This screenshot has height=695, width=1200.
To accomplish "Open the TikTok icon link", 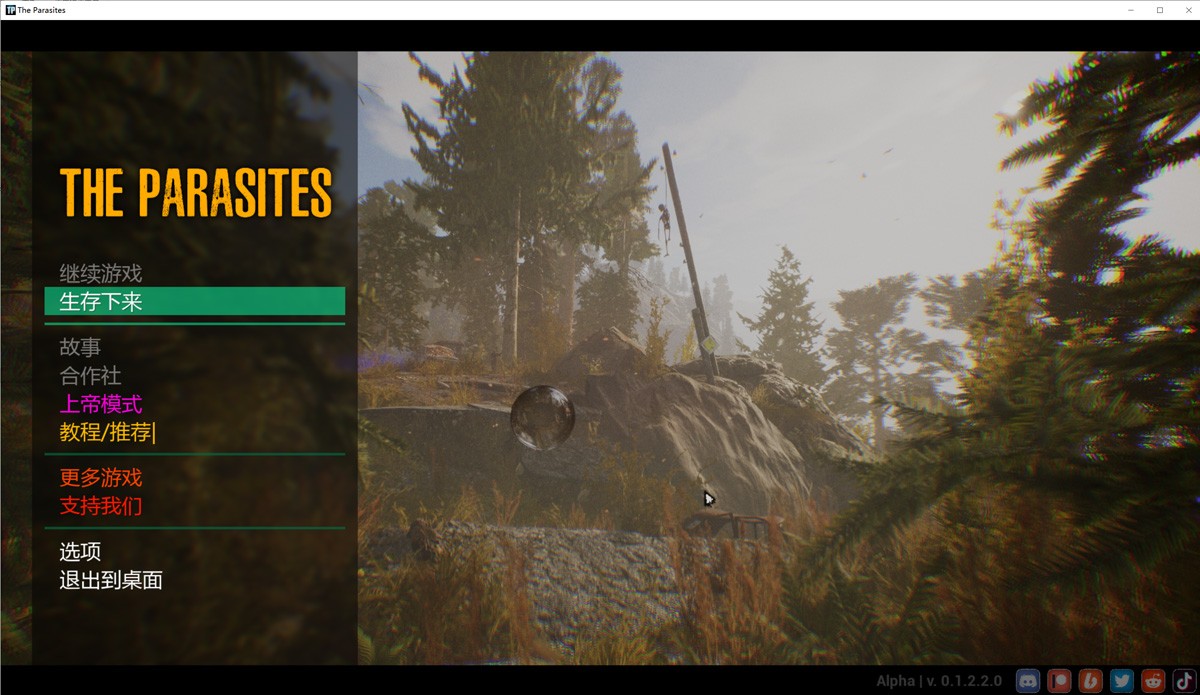I will 1182,681.
